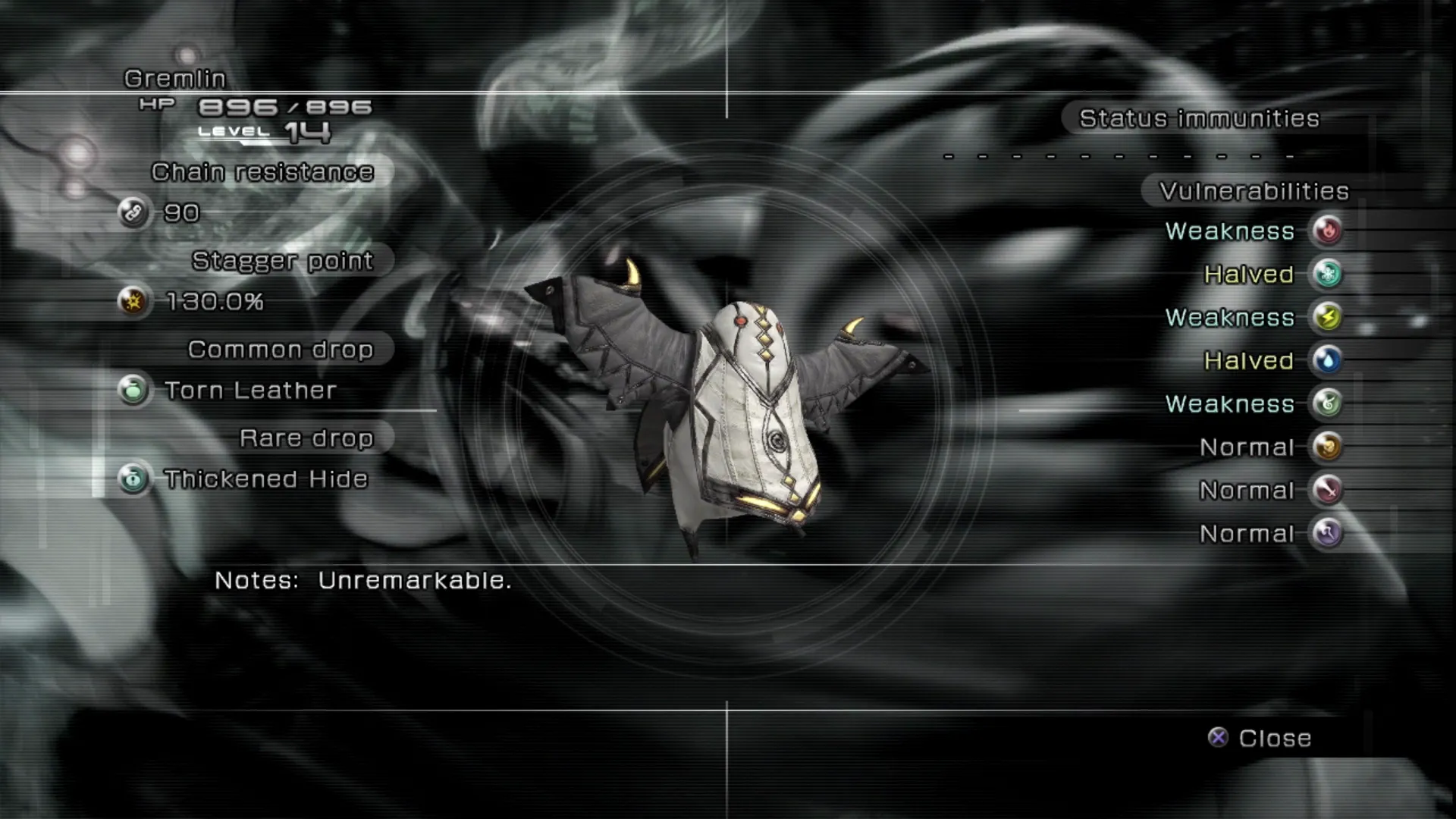
Task: Click the fire element weakness icon
Action: (x=1327, y=231)
